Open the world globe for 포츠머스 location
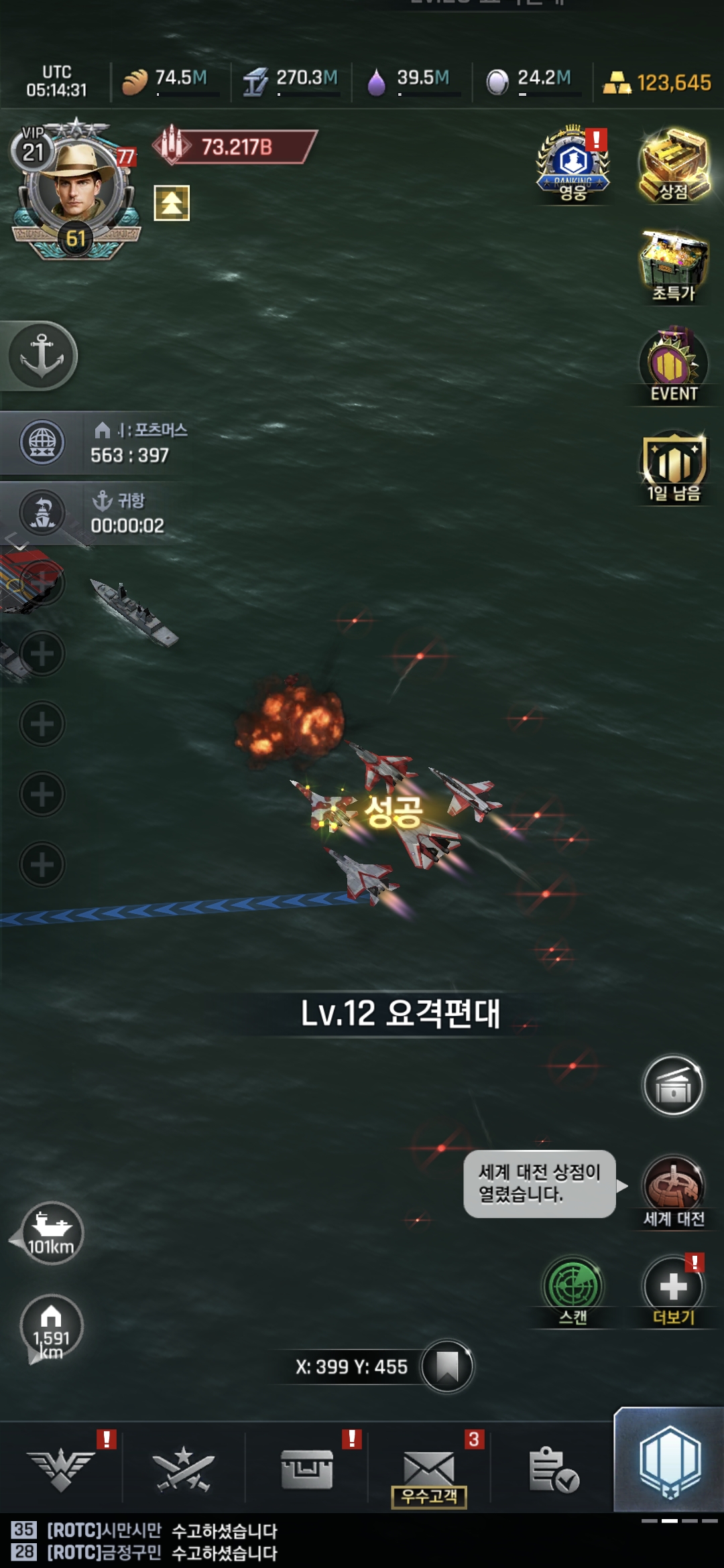The image size is (724, 1568). [x=42, y=442]
